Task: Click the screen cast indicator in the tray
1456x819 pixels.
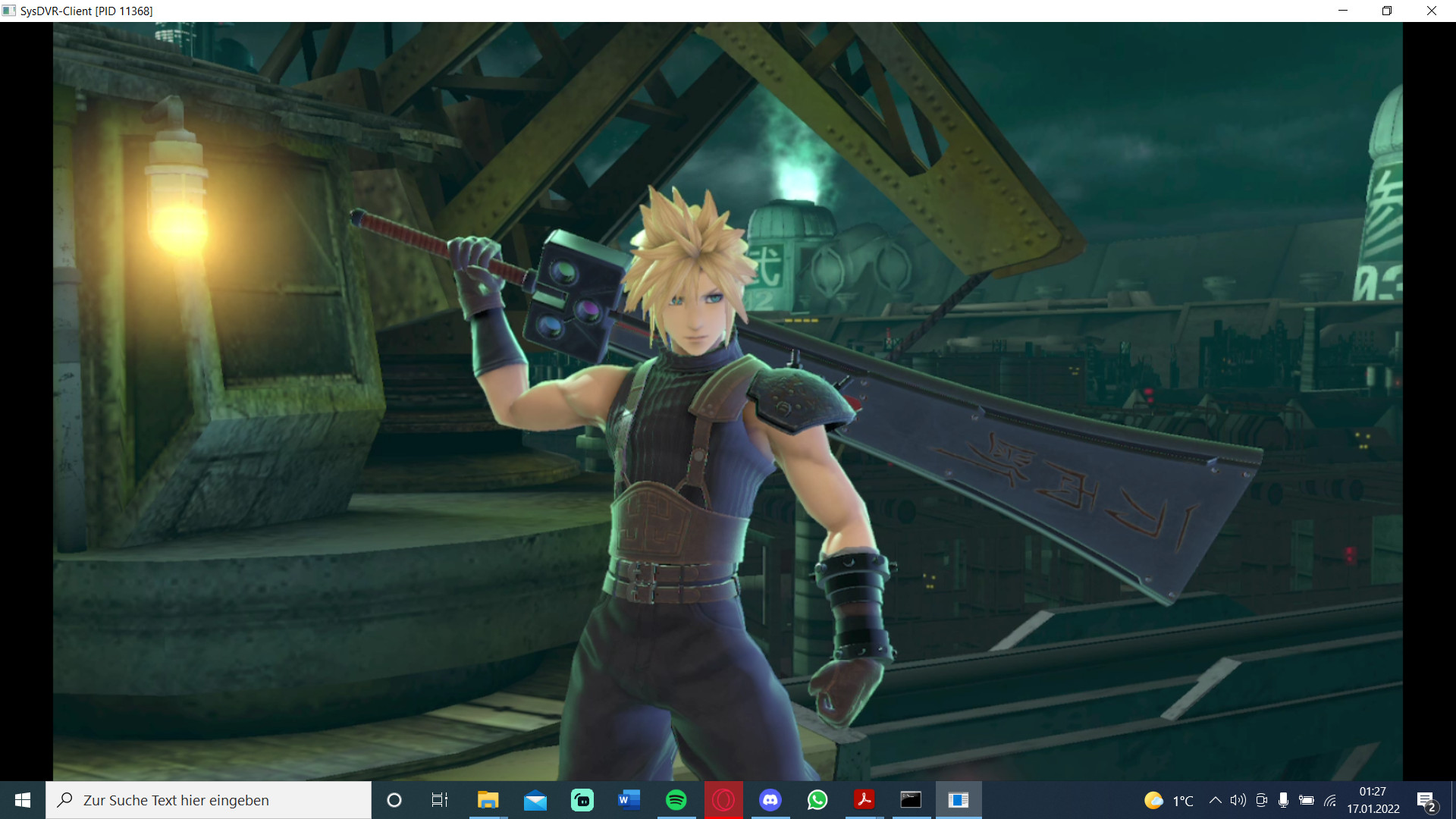Action: point(1261,800)
